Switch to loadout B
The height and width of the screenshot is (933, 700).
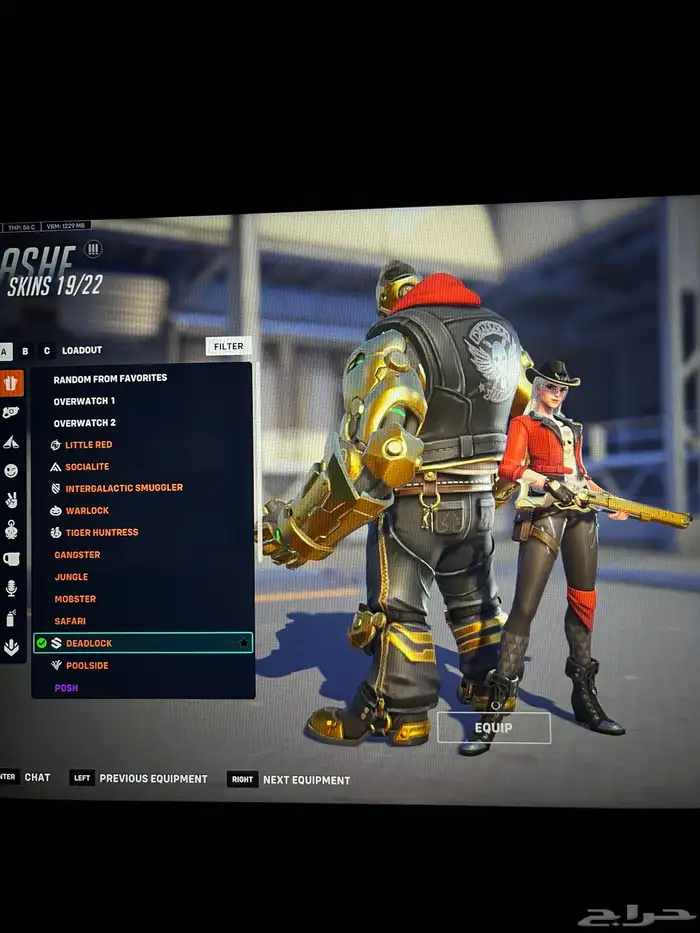pyautogui.click(x=25, y=351)
